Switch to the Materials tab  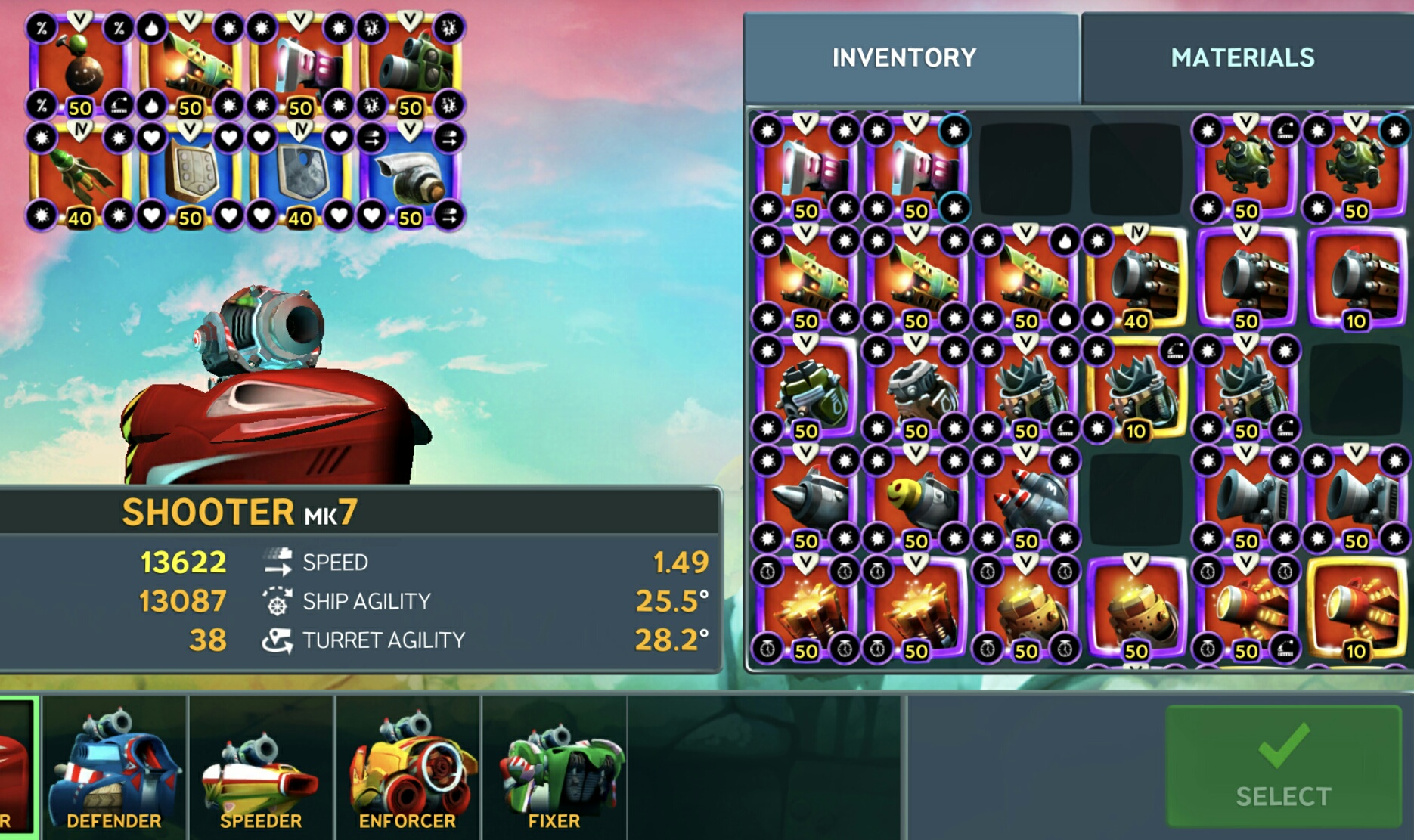pyautogui.click(x=1242, y=57)
